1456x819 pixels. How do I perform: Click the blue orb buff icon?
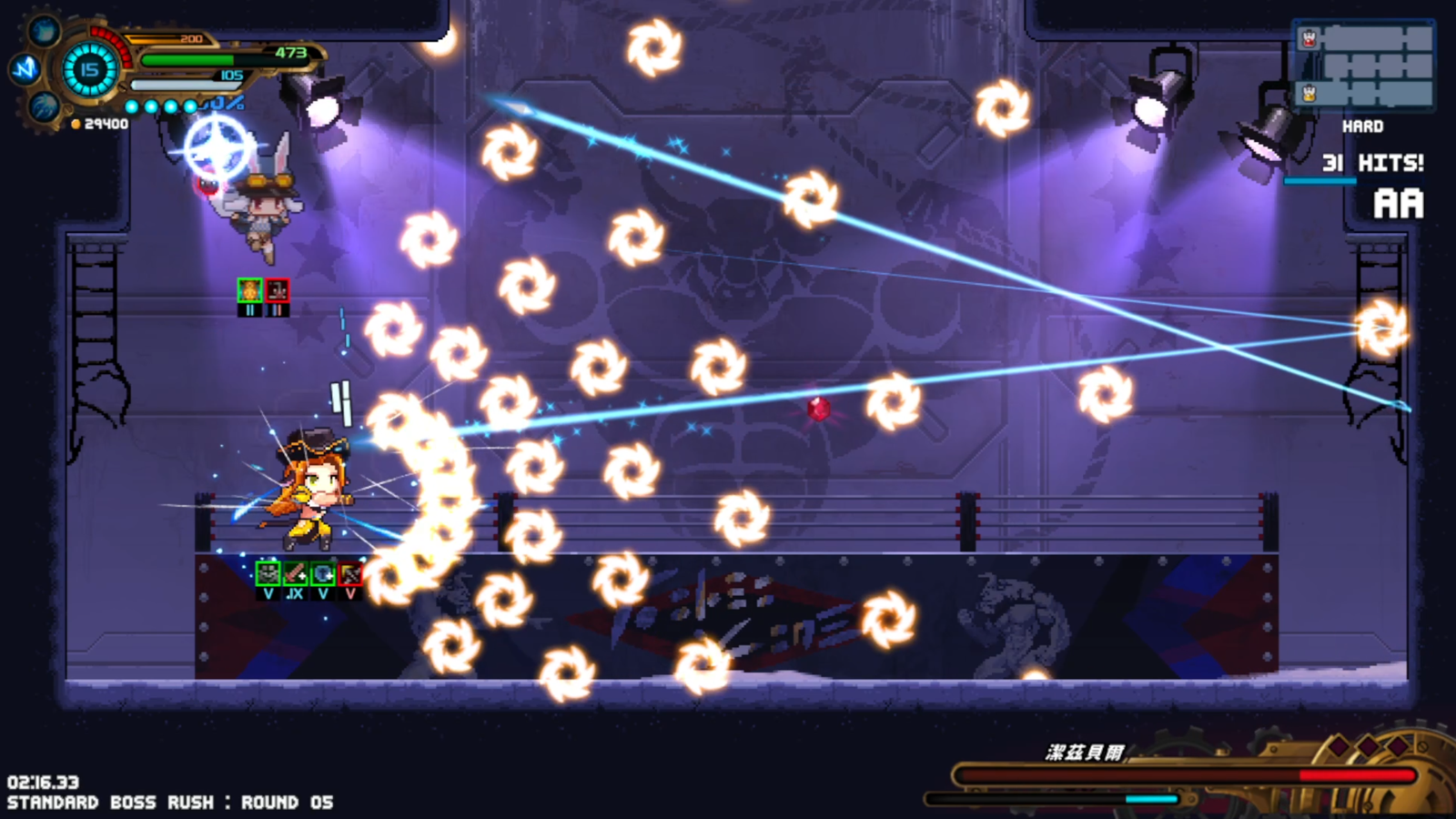[x=323, y=573]
